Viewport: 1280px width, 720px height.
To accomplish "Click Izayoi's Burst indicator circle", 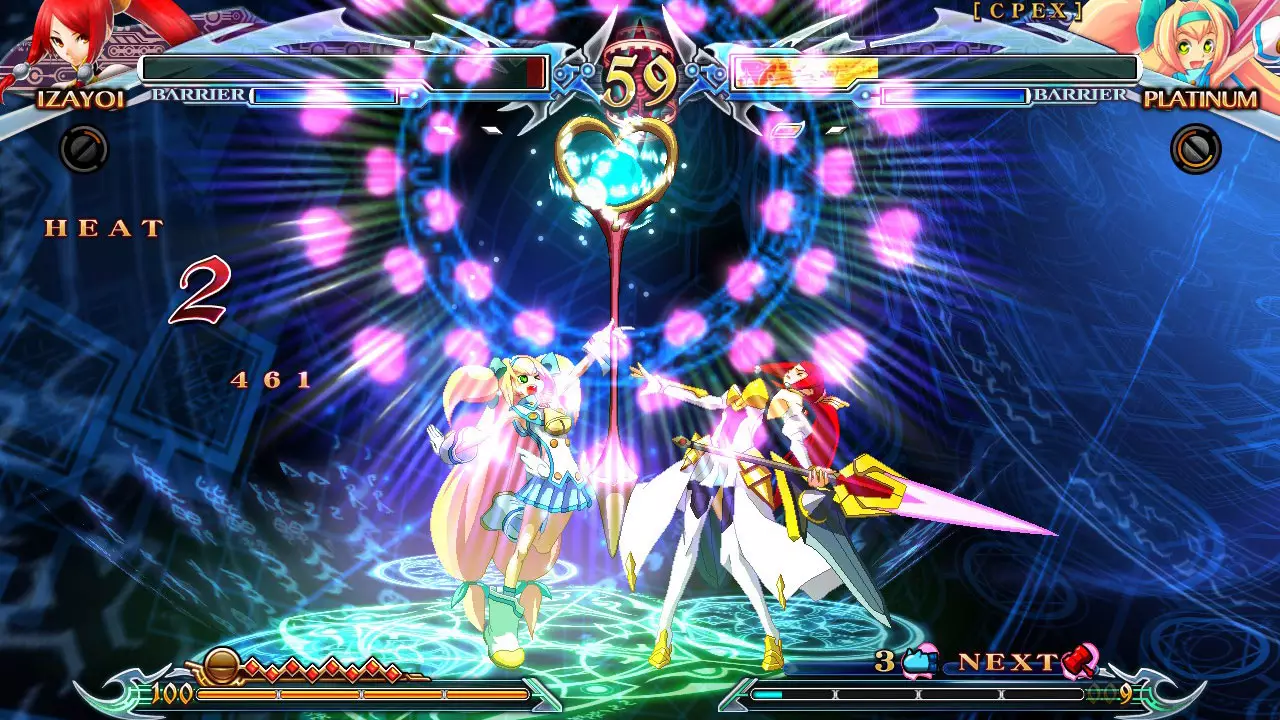I will click(83, 150).
